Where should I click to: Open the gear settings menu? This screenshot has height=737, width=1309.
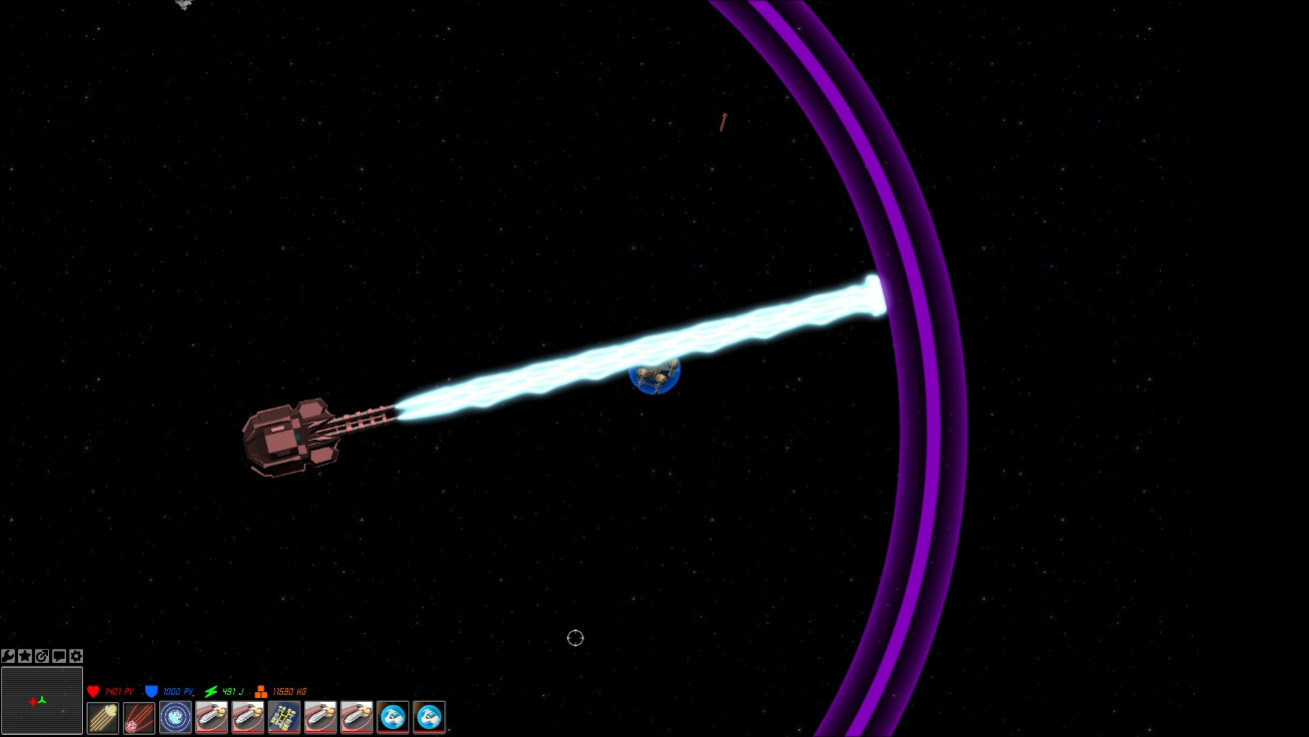[76, 656]
